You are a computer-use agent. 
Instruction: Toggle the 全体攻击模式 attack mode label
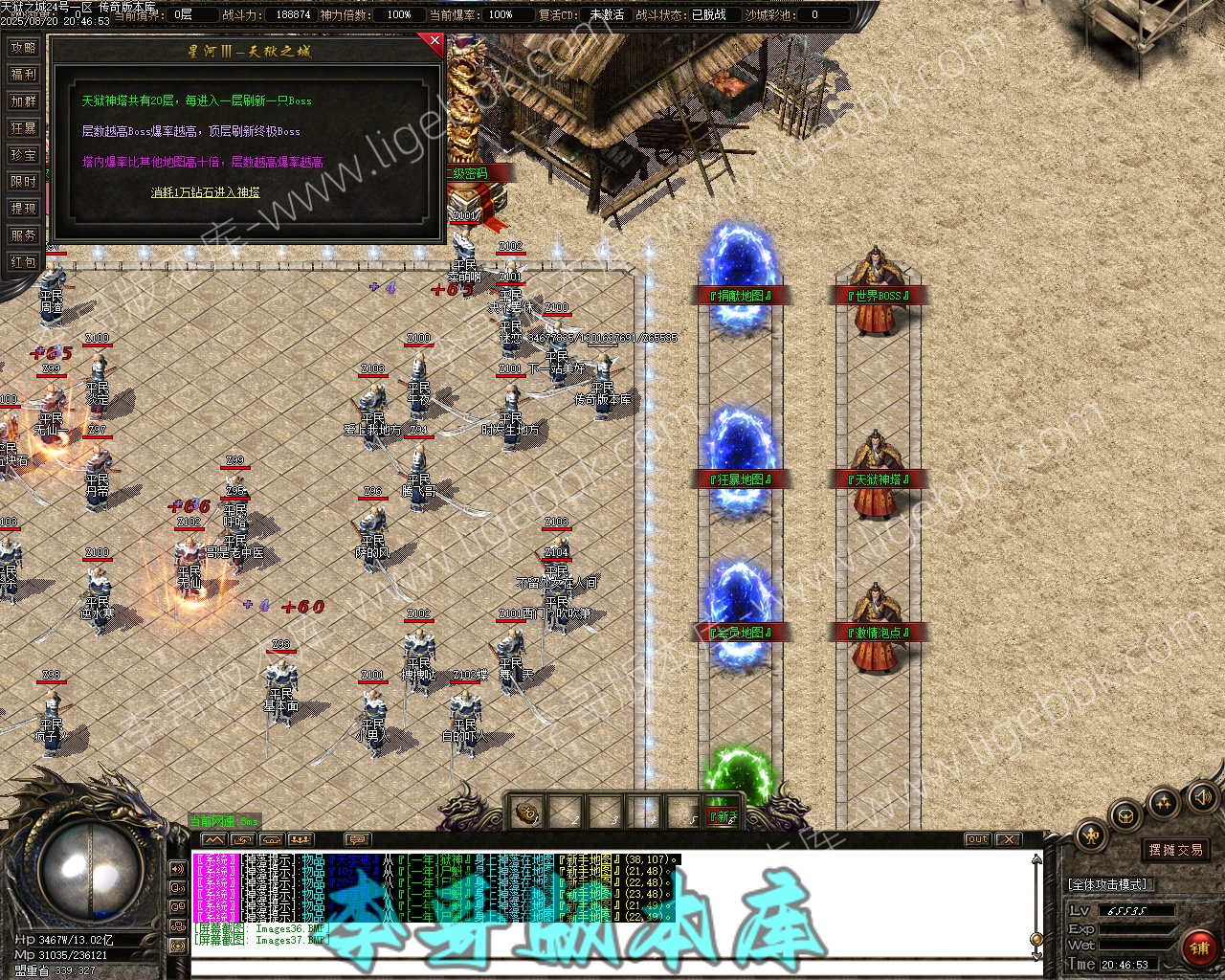1108,884
